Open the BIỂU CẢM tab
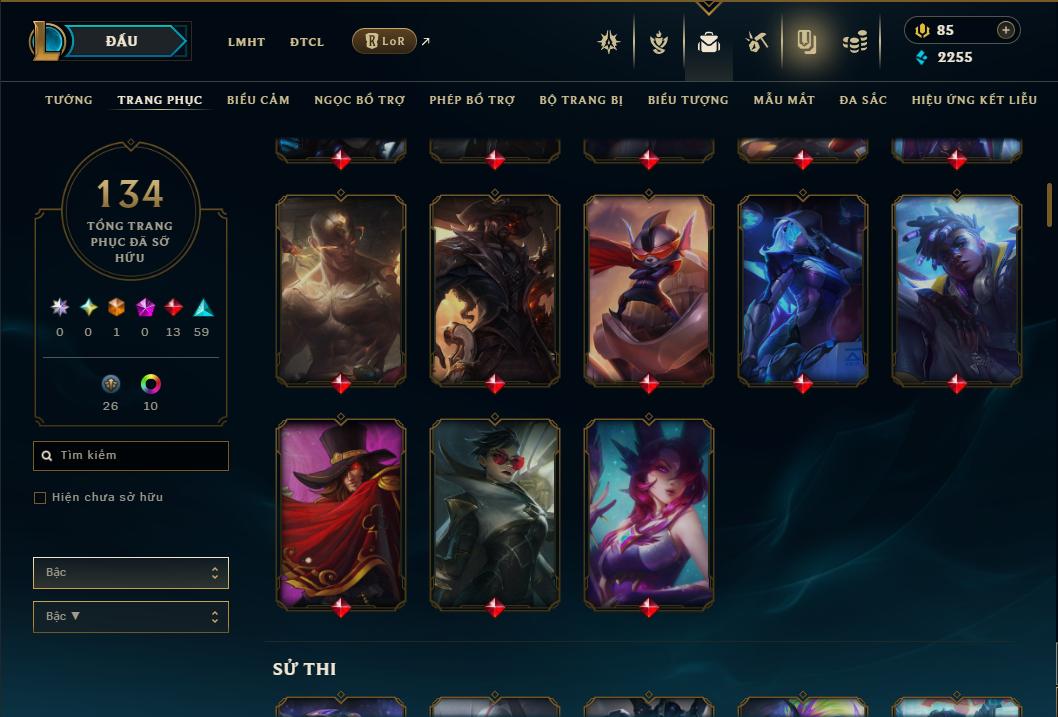This screenshot has width=1058, height=717. 258,100
